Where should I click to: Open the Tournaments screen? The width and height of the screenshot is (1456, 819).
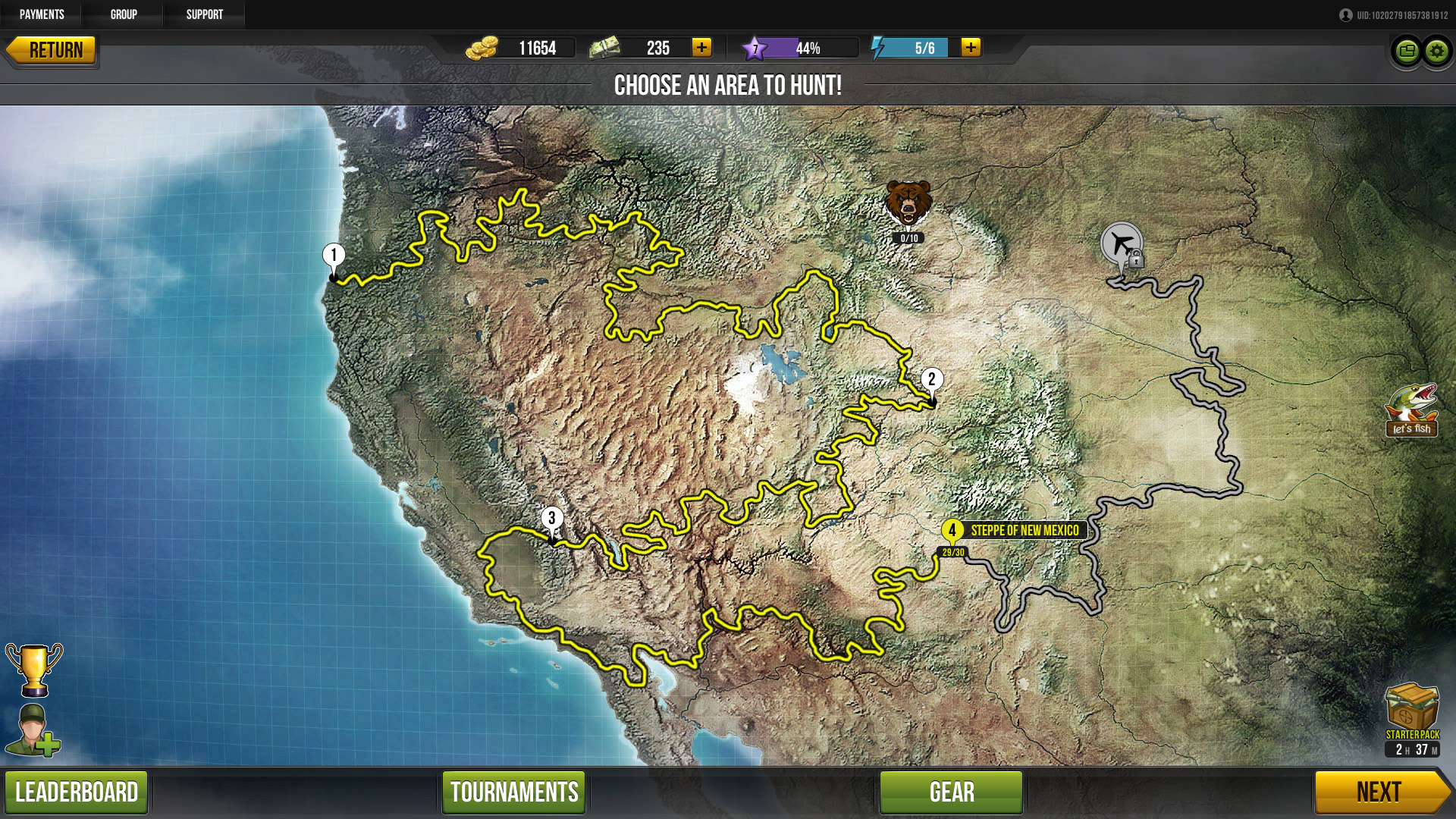tap(514, 792)
